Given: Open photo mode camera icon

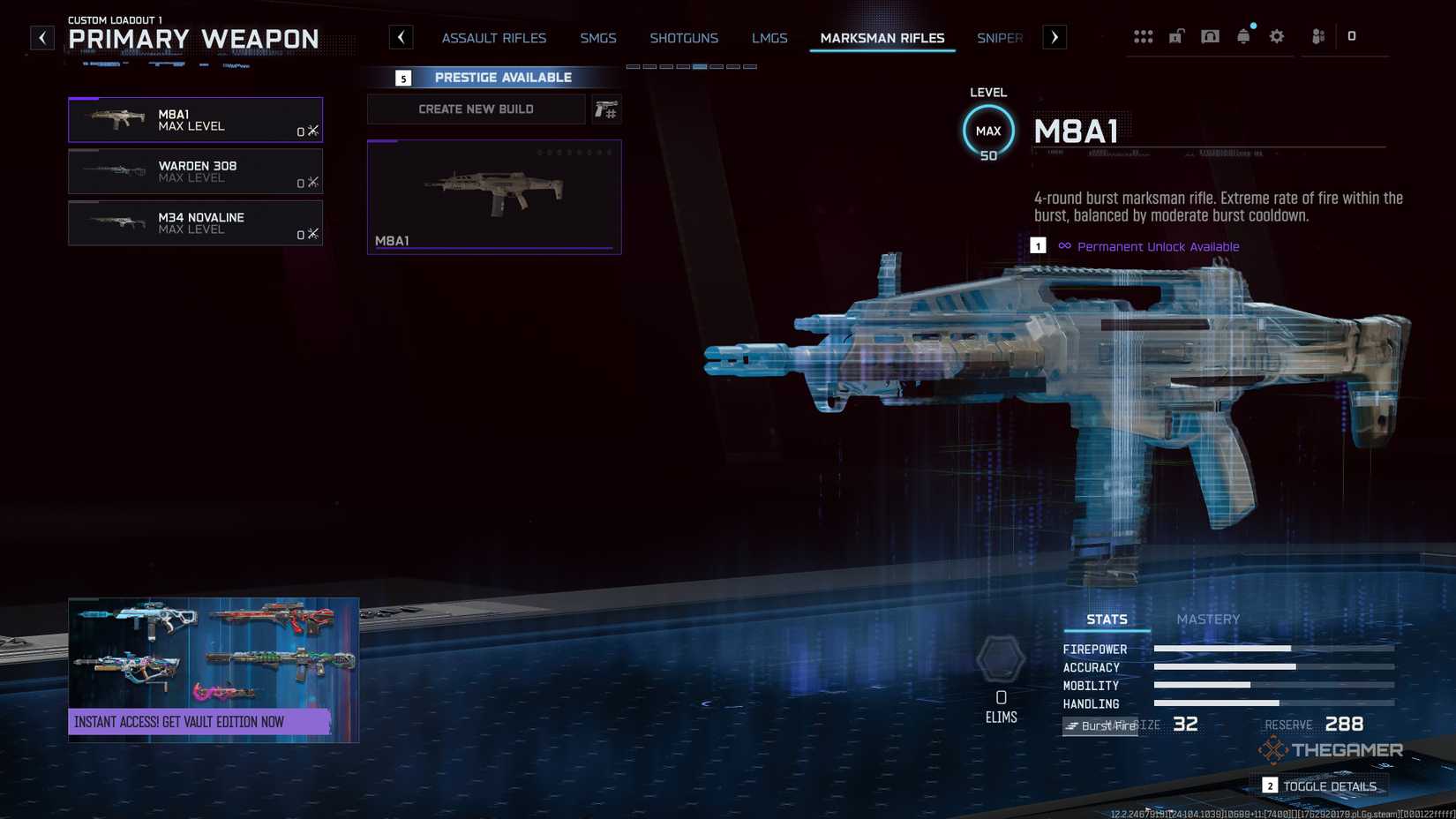Looking at the screenshot, I should [1210, 36].
